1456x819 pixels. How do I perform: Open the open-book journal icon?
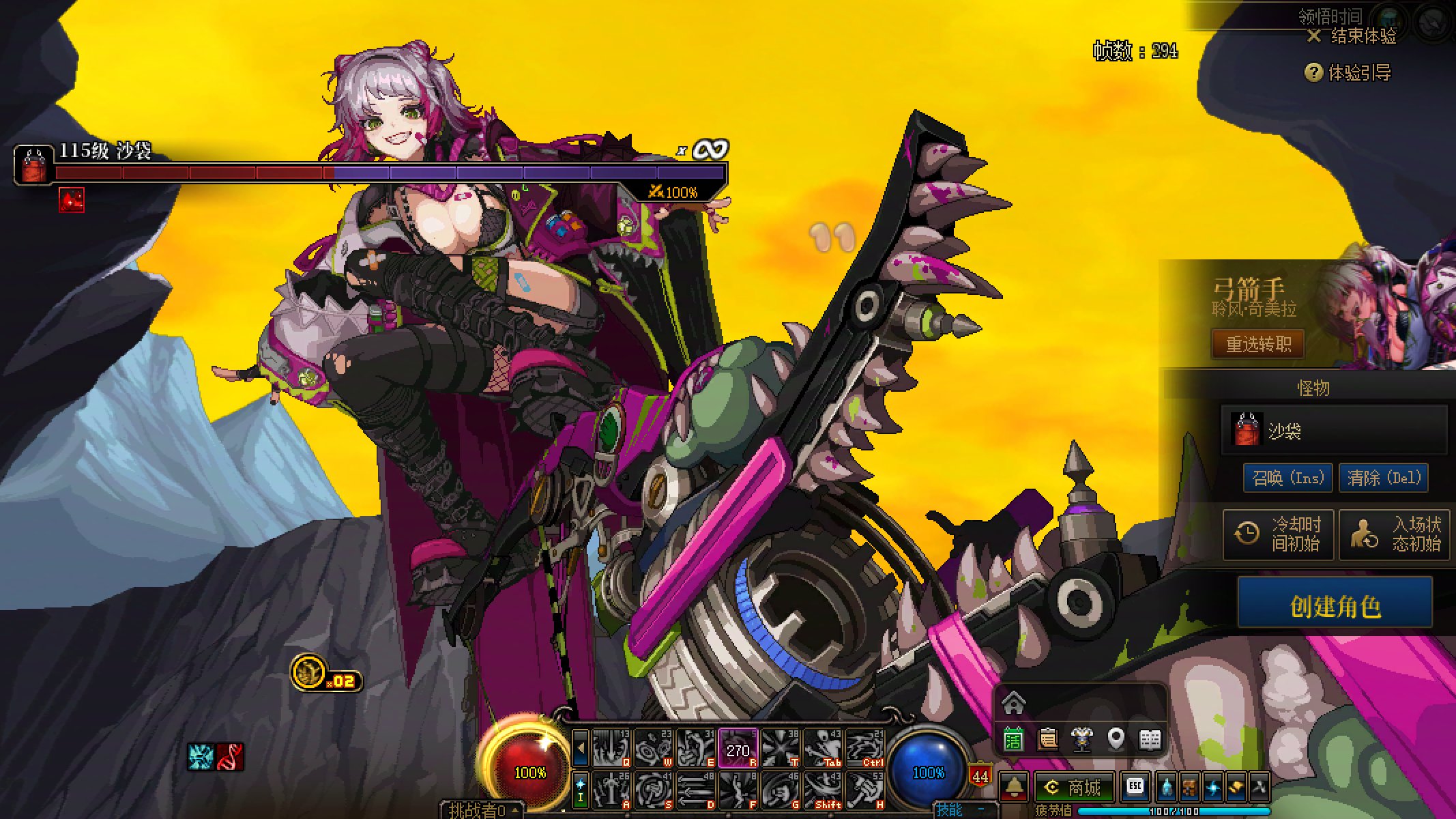(x=1150, y=738)
